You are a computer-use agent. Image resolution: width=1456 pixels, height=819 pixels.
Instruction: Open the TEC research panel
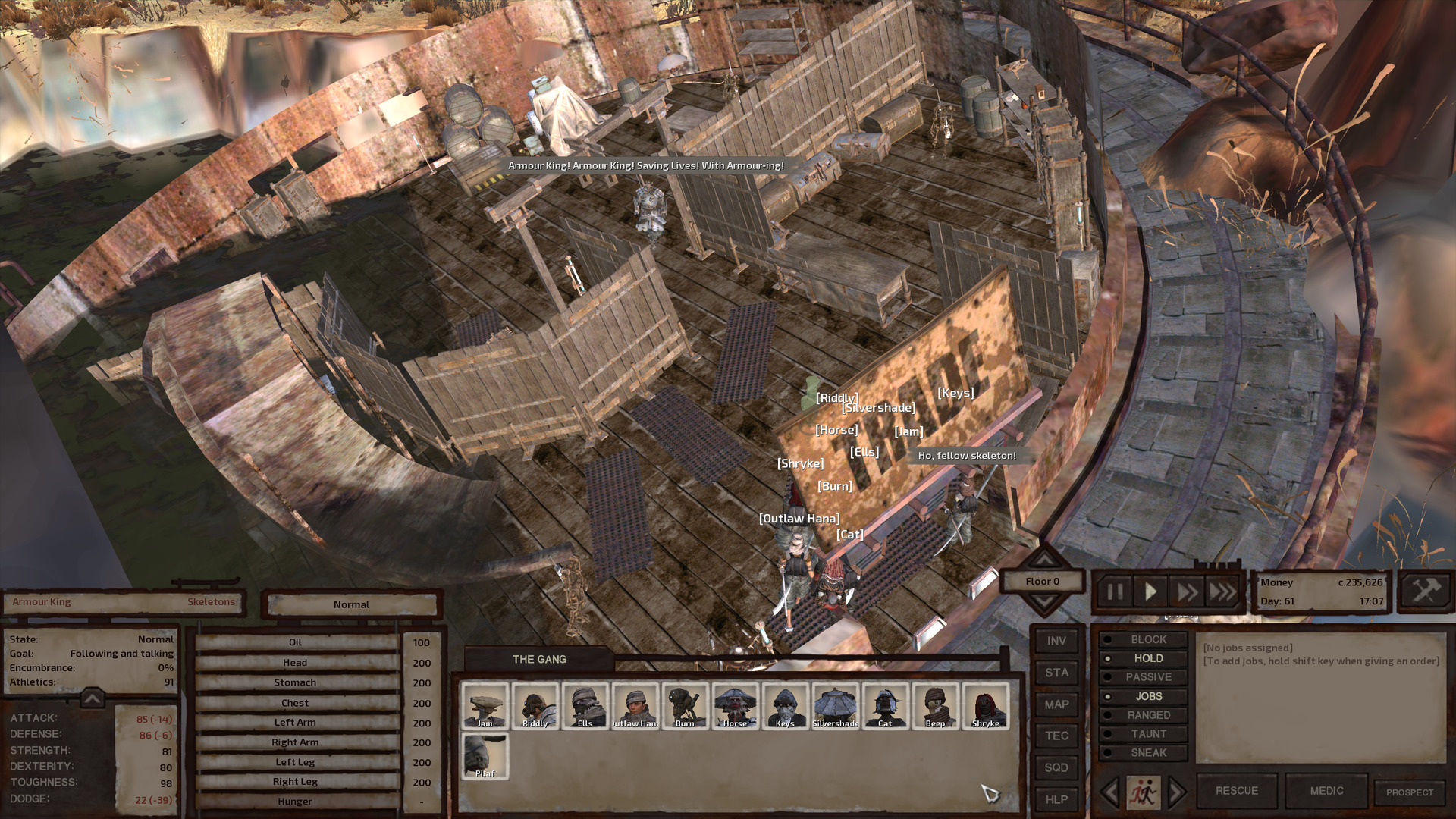tap(1056, 736)
